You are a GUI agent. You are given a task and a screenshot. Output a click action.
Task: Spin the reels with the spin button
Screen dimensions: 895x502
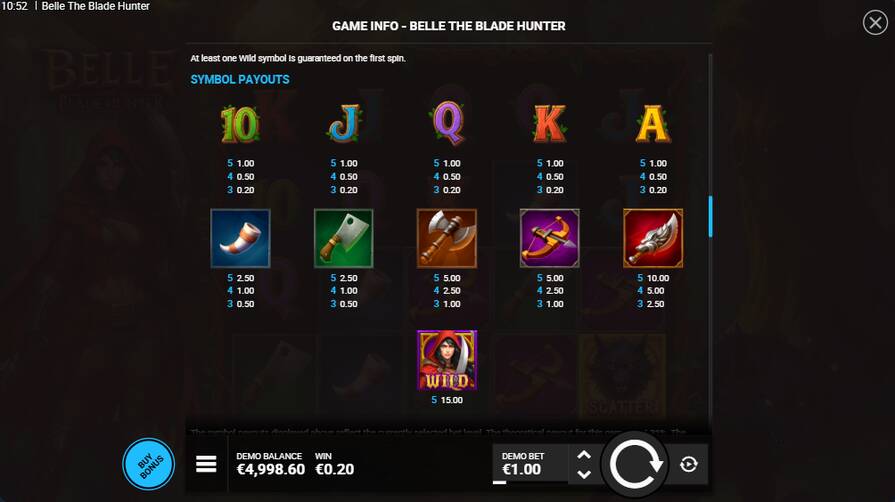(636, 464)
